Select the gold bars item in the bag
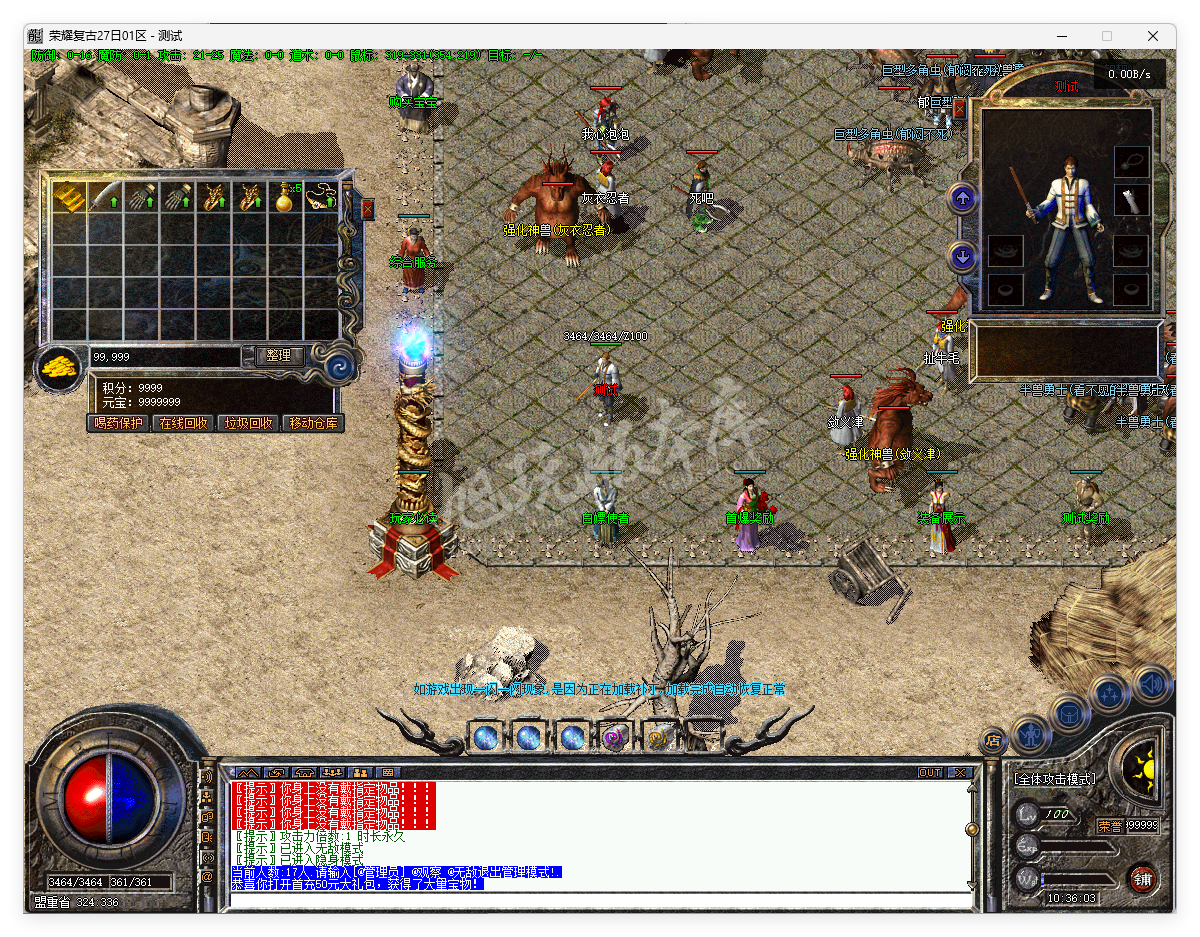Image resolution: width=1200 pixels, height=937 pixels. [x=69, y=197]
